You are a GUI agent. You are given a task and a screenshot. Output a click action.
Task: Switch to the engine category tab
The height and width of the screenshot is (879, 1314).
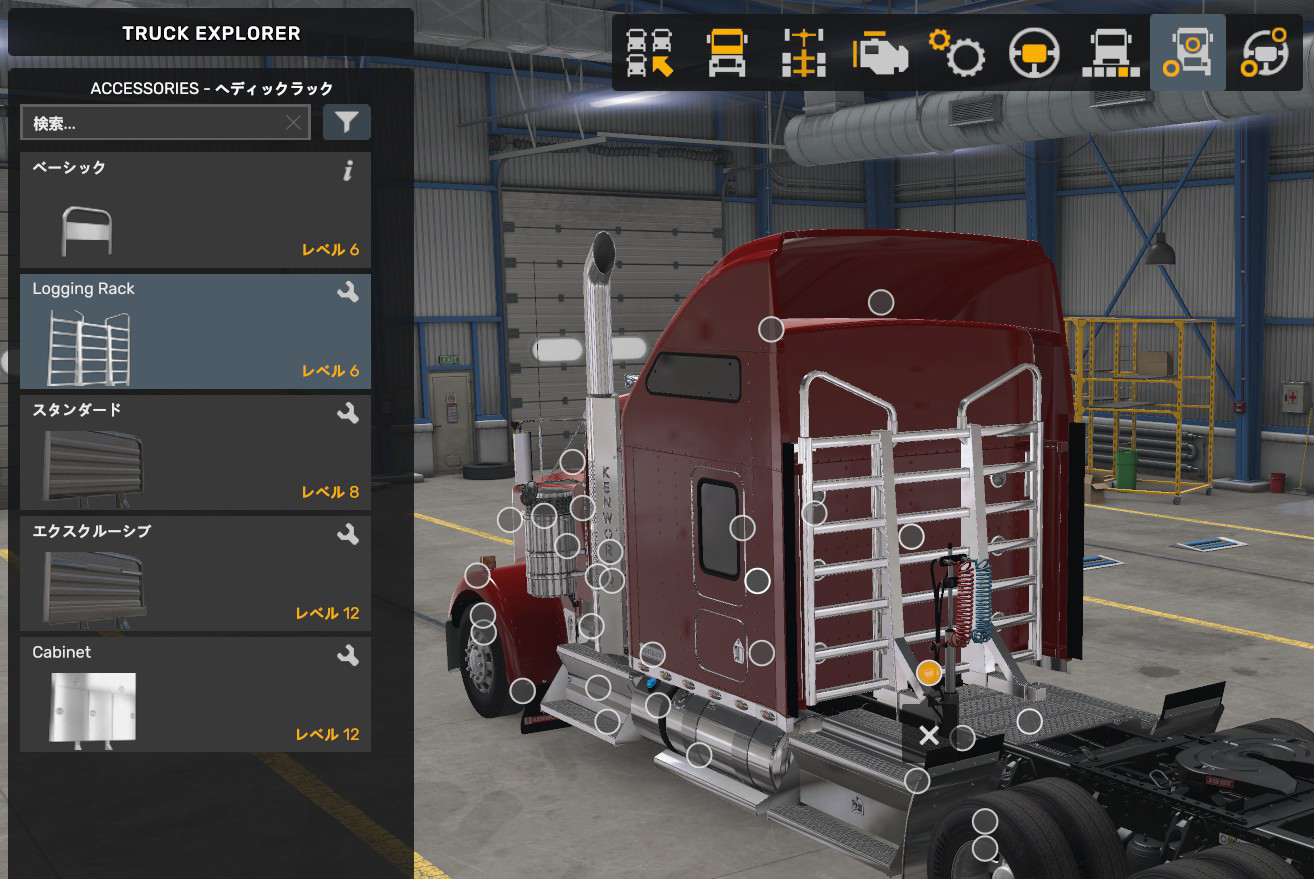pos(880,53)
